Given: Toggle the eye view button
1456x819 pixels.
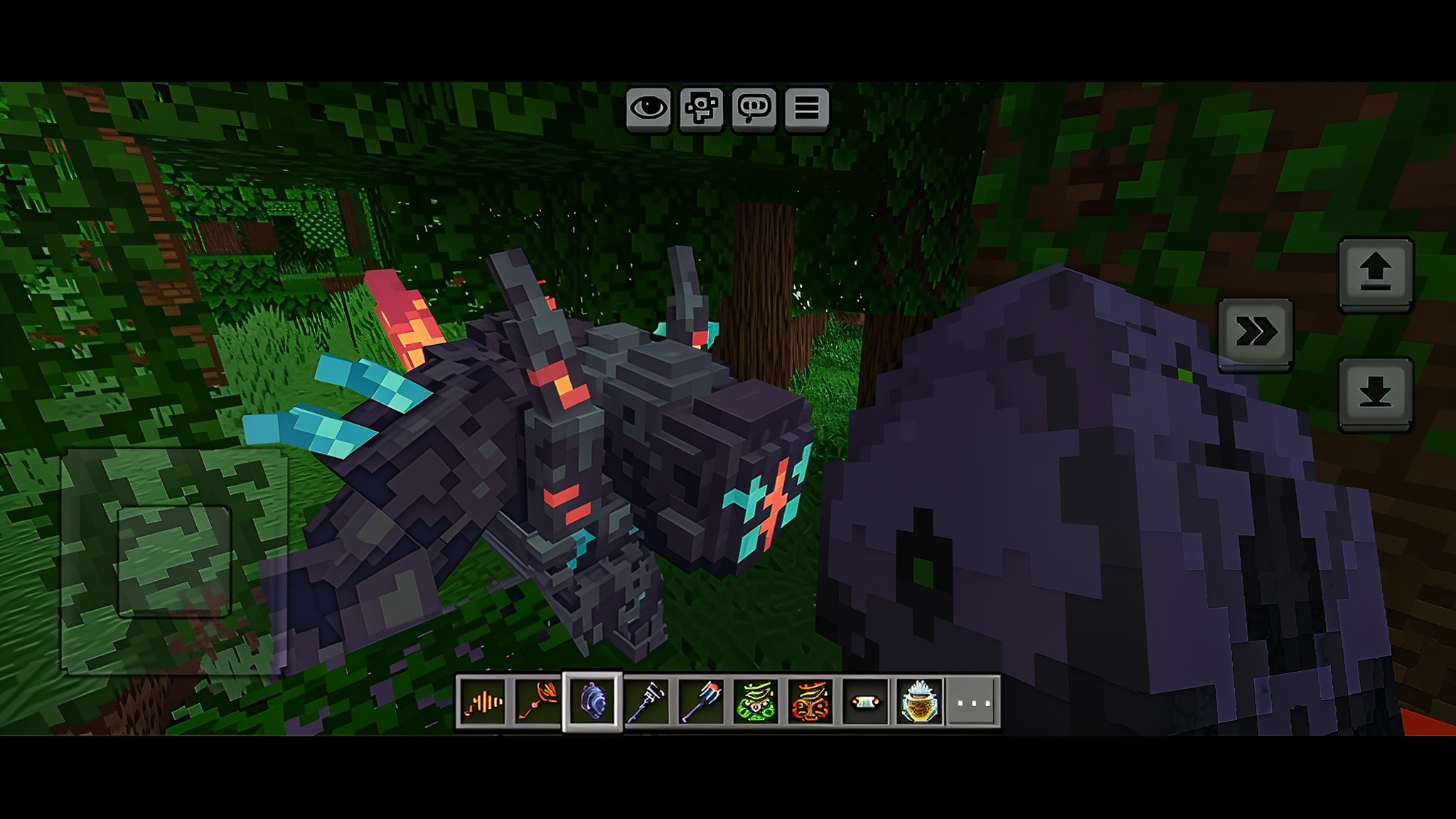Looking at the screenshot, I should pos(648,109).
